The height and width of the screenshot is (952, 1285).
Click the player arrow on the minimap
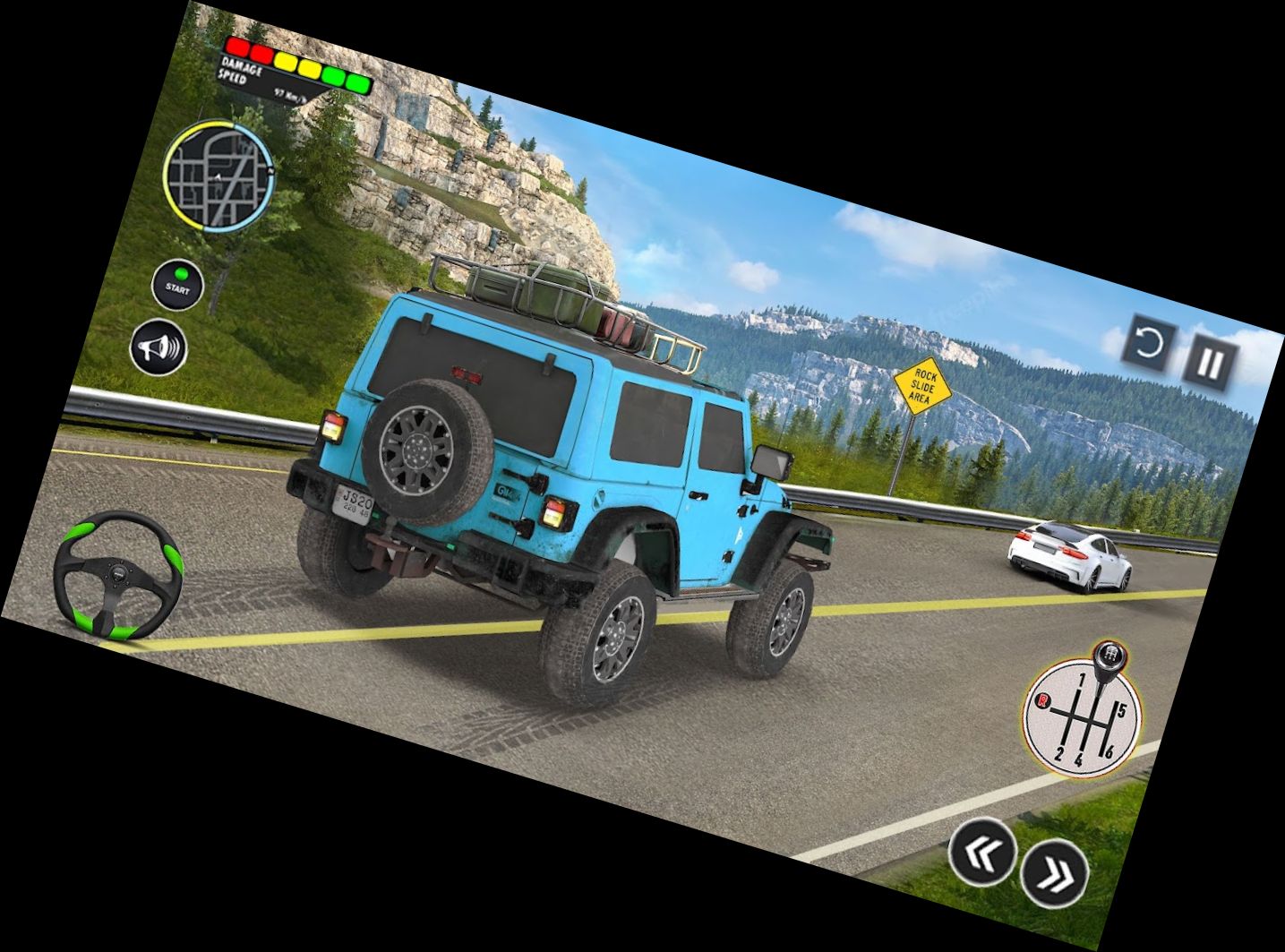click(218, 177)
